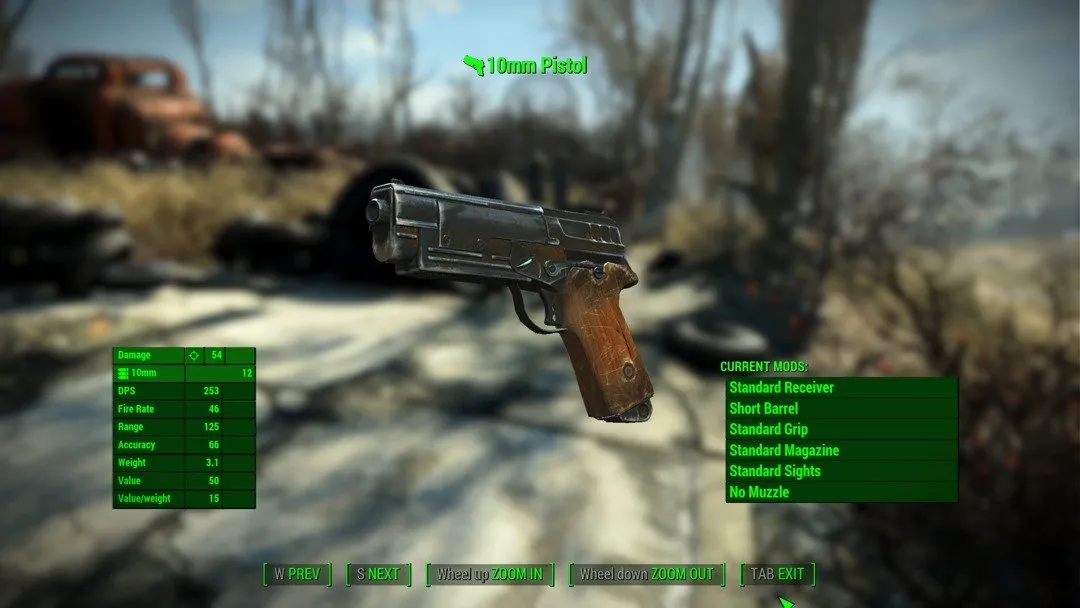Select the Standard Receiver mod row
1080x608 pixels.
[841, 387]
